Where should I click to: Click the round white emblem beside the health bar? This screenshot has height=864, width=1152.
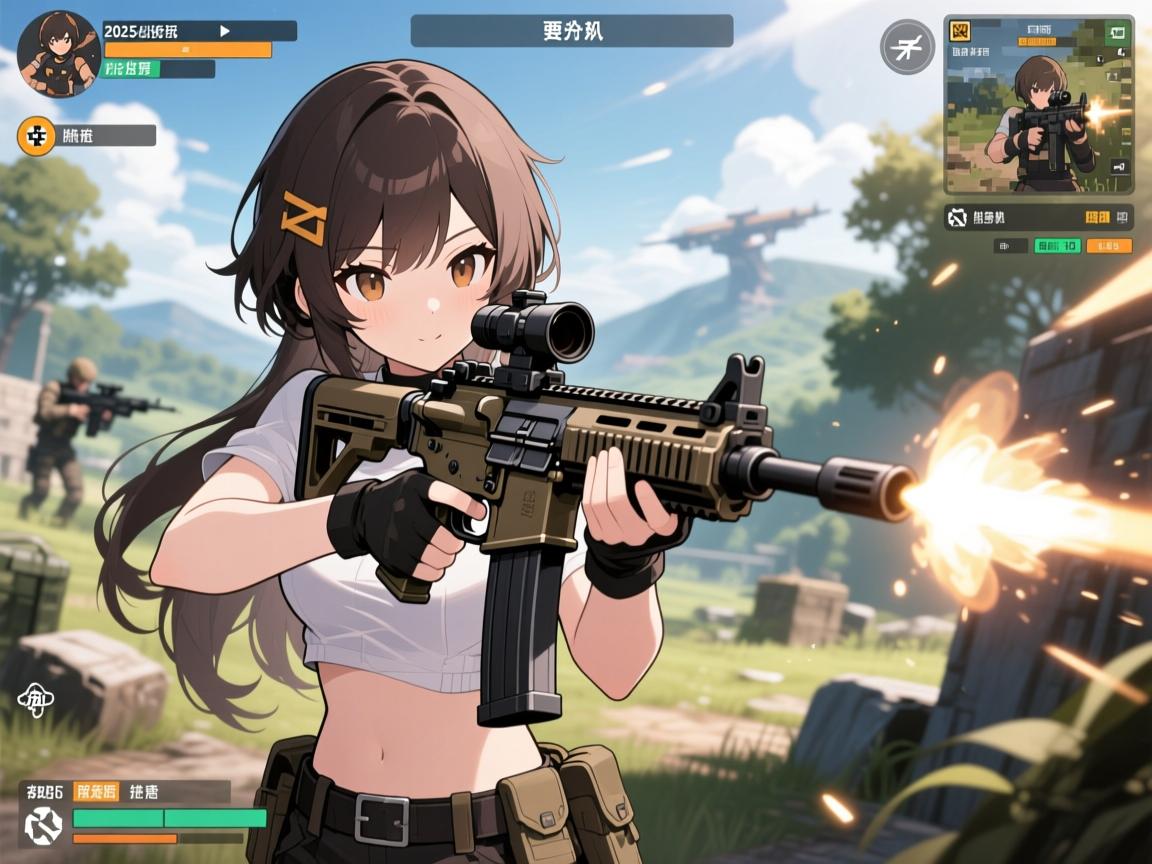click(44, 824)
